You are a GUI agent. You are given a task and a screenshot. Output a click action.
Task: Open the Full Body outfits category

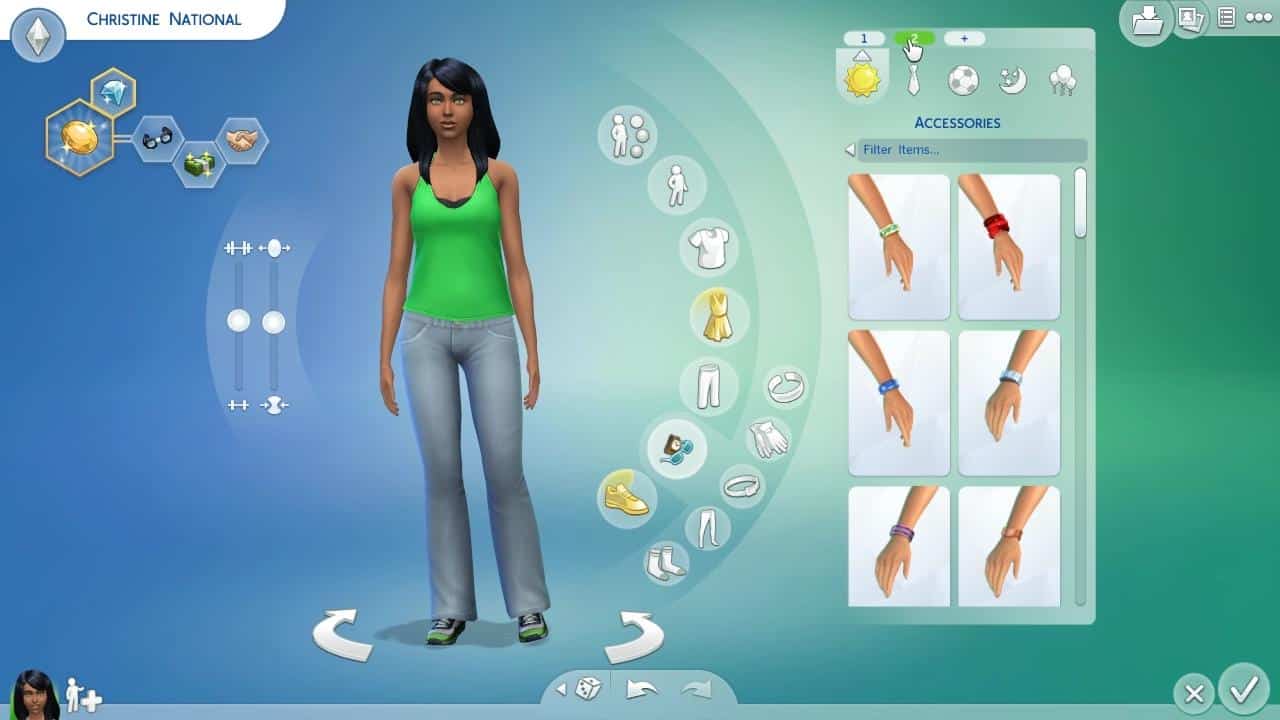point(719,315)
